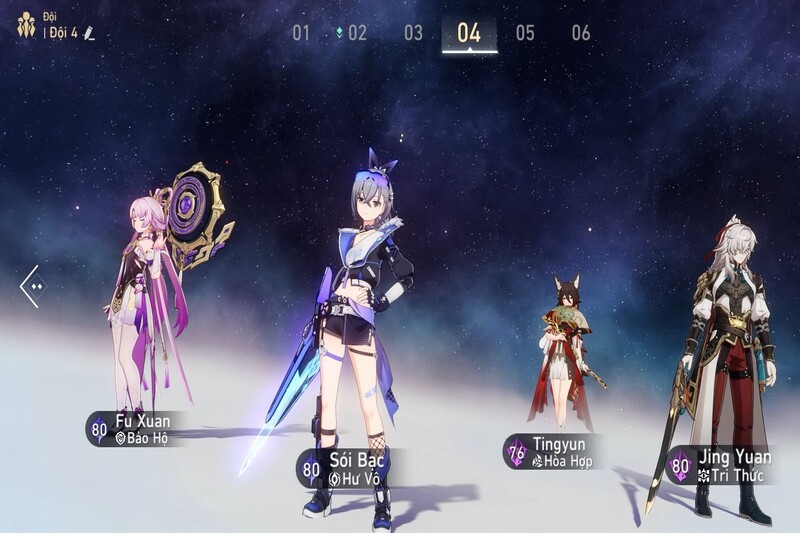This screenshot has height=533, width=800.
Task: Select Fu Xuan's character slot label
Action: (x=133, y=428)
